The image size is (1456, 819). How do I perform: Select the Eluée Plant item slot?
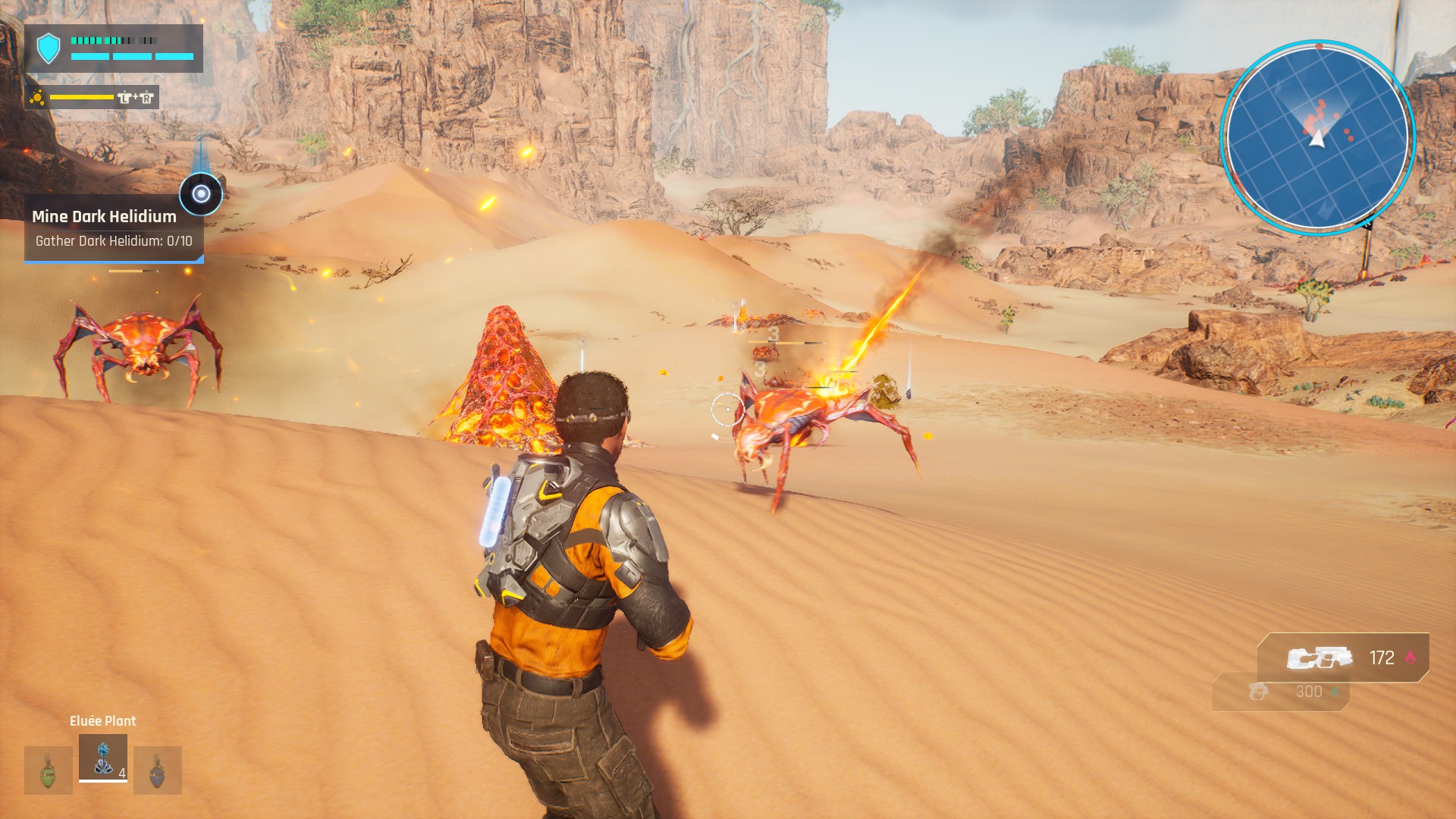pos(103,758)
